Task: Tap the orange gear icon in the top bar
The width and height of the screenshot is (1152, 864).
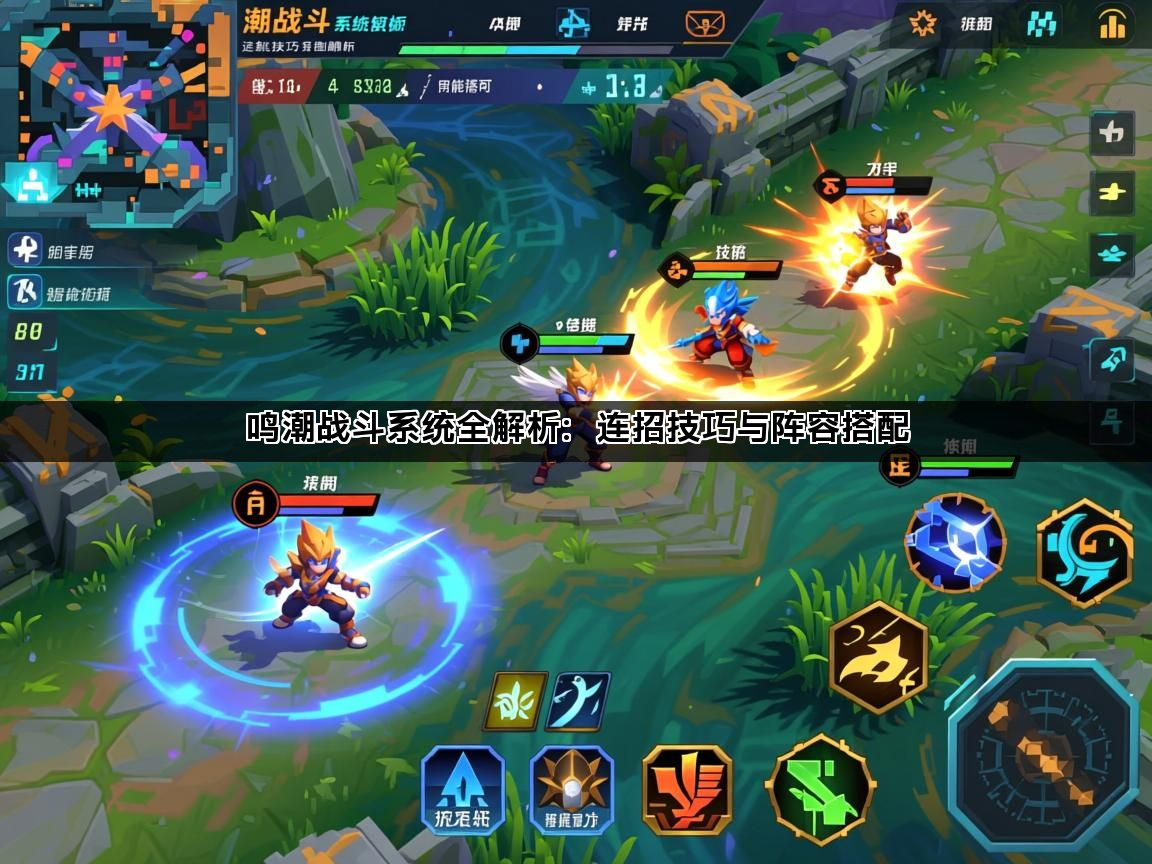Action: click(922, 22)
